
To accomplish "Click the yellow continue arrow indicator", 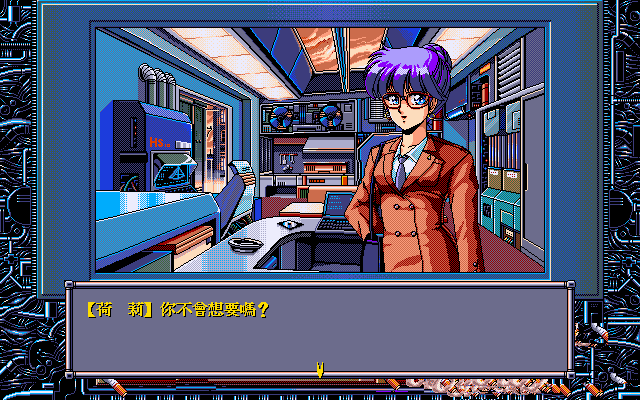I will point(320,370).
